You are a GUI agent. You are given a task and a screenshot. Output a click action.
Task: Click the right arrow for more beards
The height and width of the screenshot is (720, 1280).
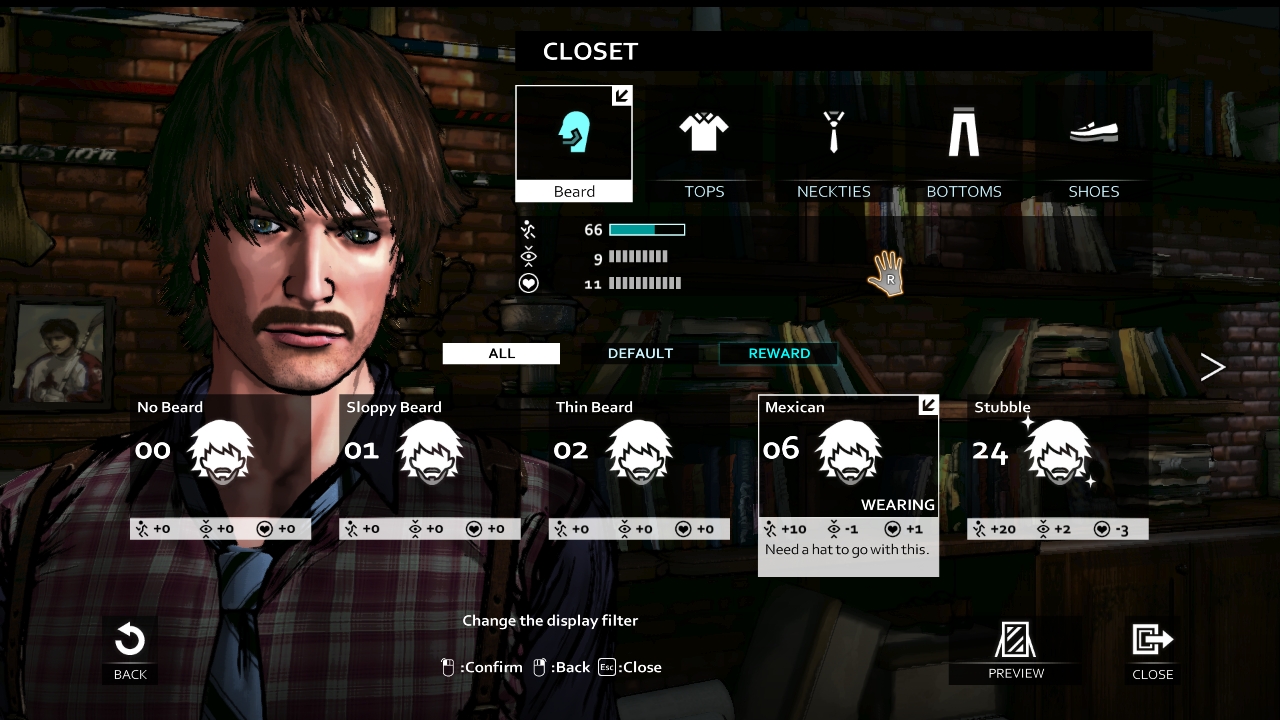click(1212, 367)
